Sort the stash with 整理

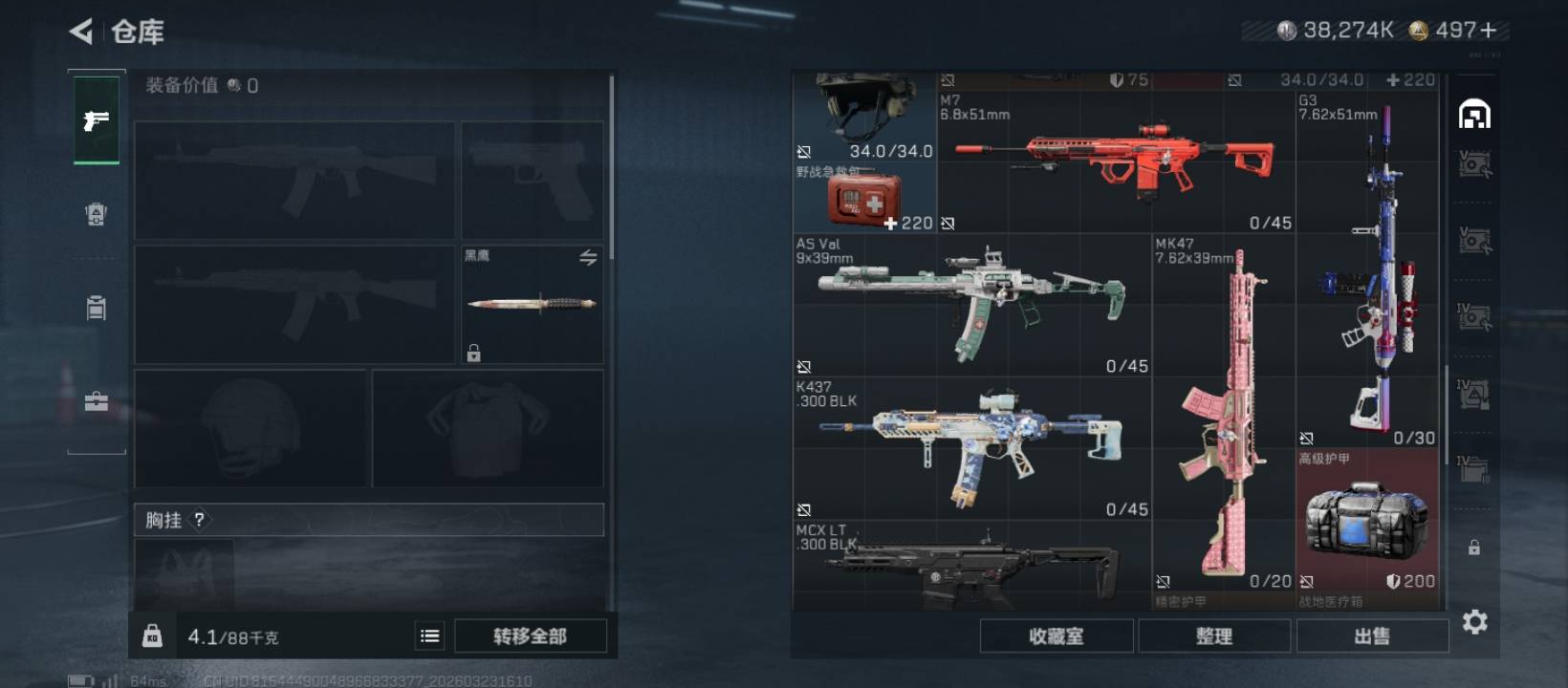(x=1214, y=636)
